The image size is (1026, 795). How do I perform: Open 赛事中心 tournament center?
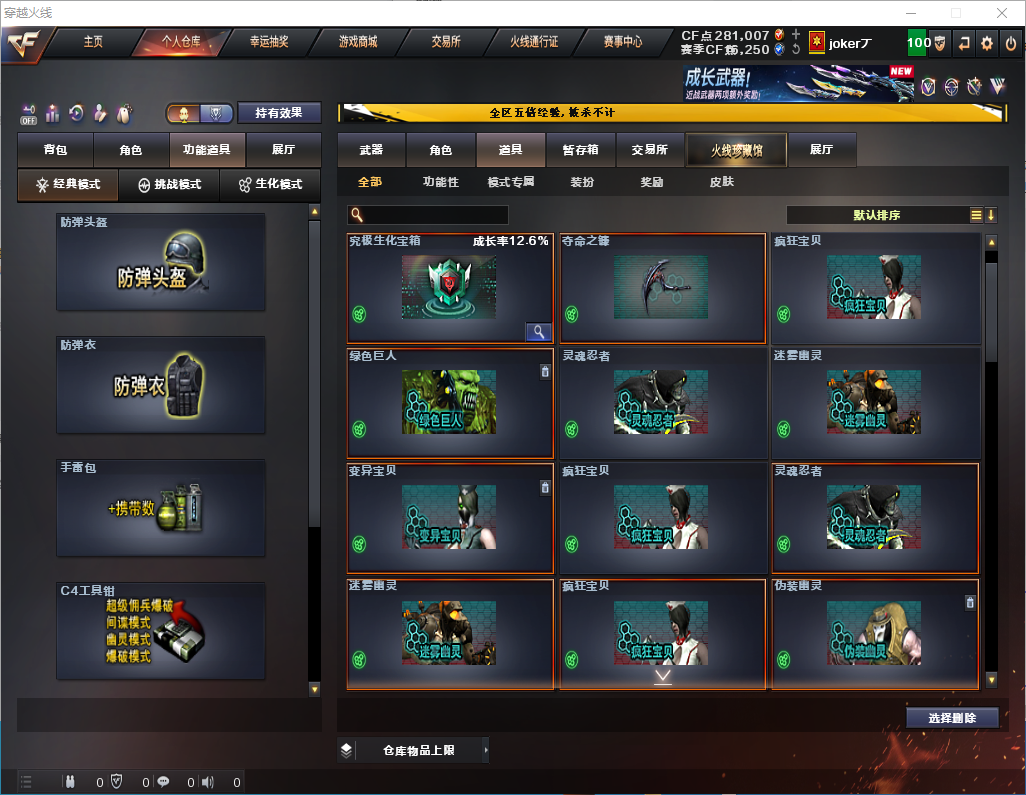click(622, 42)
